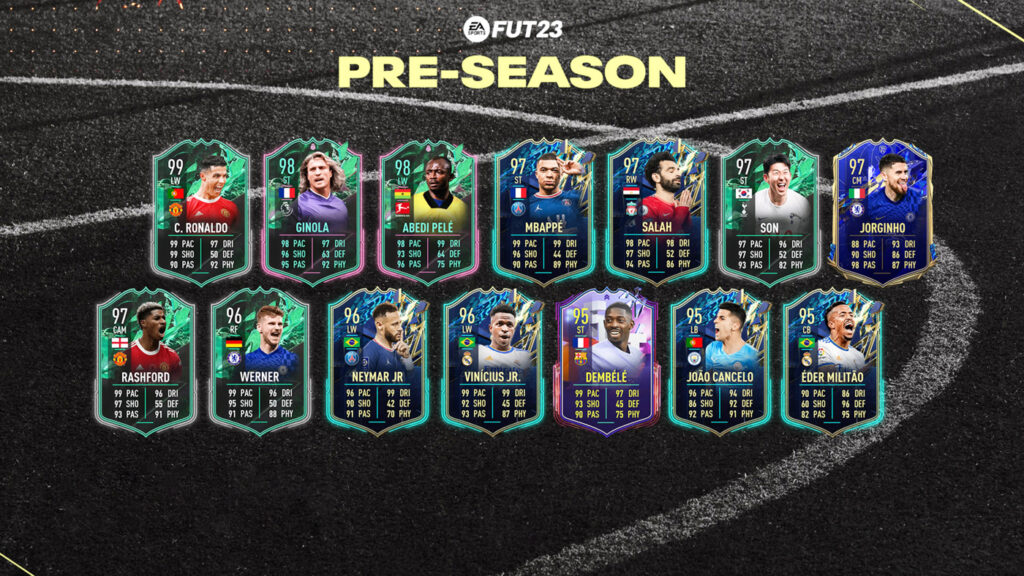
Task: Select the Salah card
Action: click(657, 211)
